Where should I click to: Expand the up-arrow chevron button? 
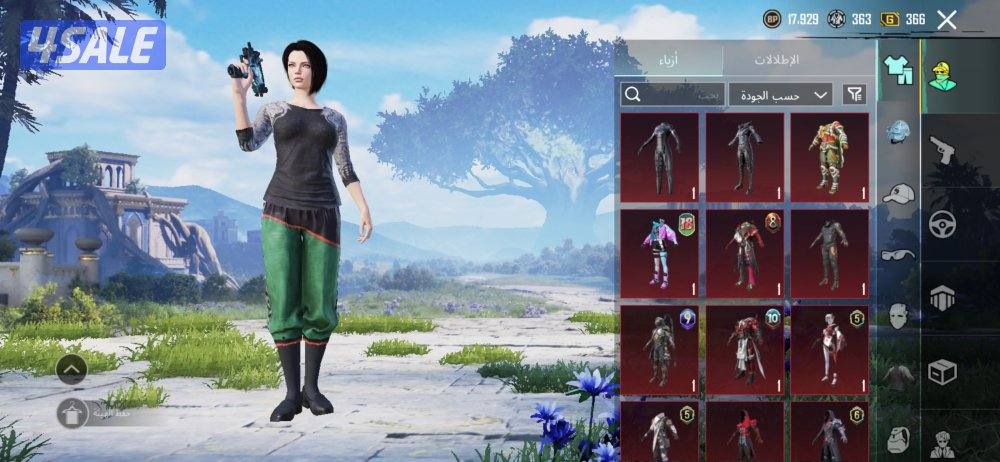[x=72, y=370]
